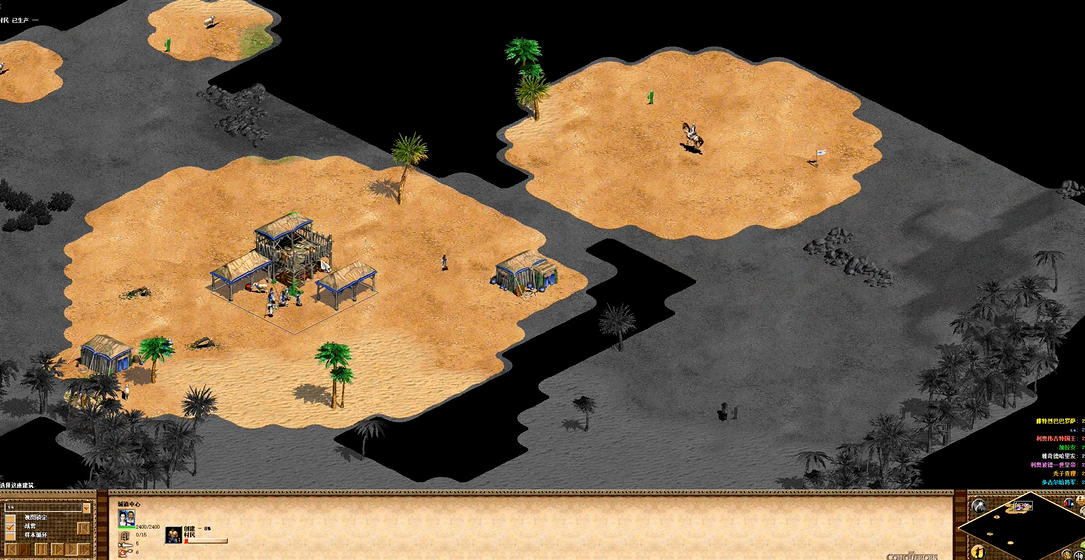Click the town center portrait icon
This screenshot has height=560, width=1085.
tap(127, 519)
